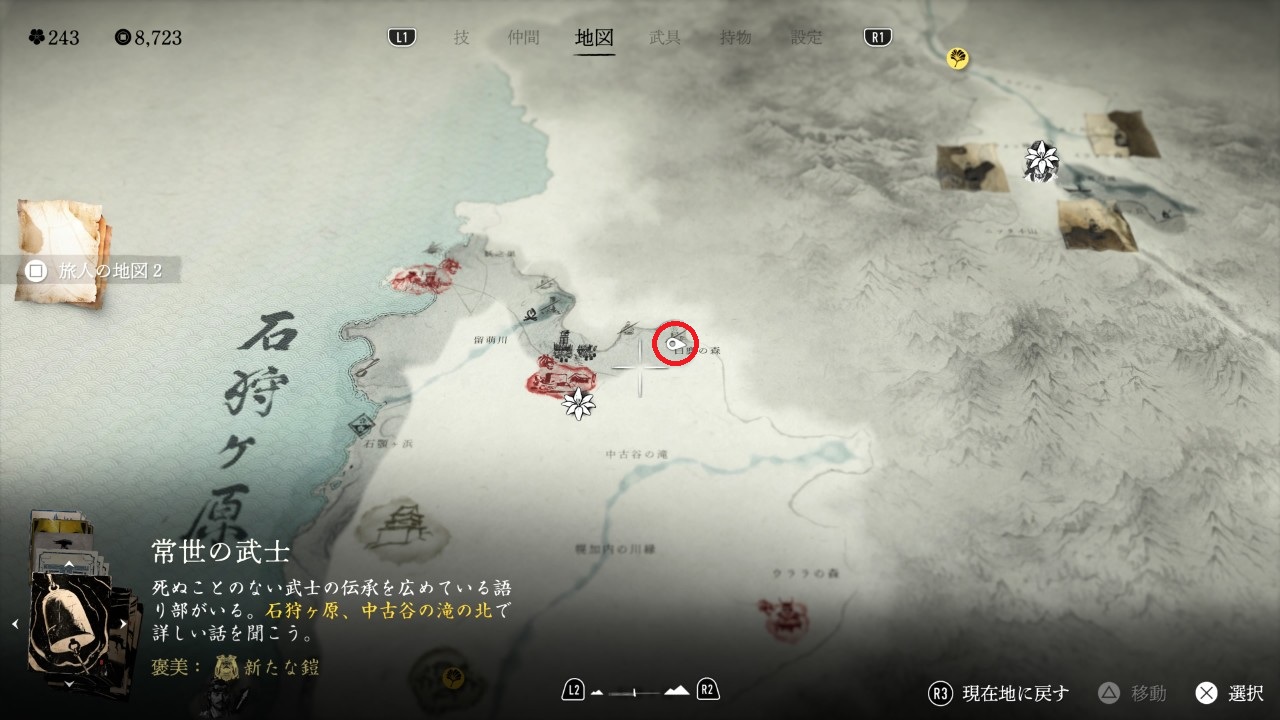Go to the 設定 tab
Screen dimensions: 1280x720
point(807,38)
